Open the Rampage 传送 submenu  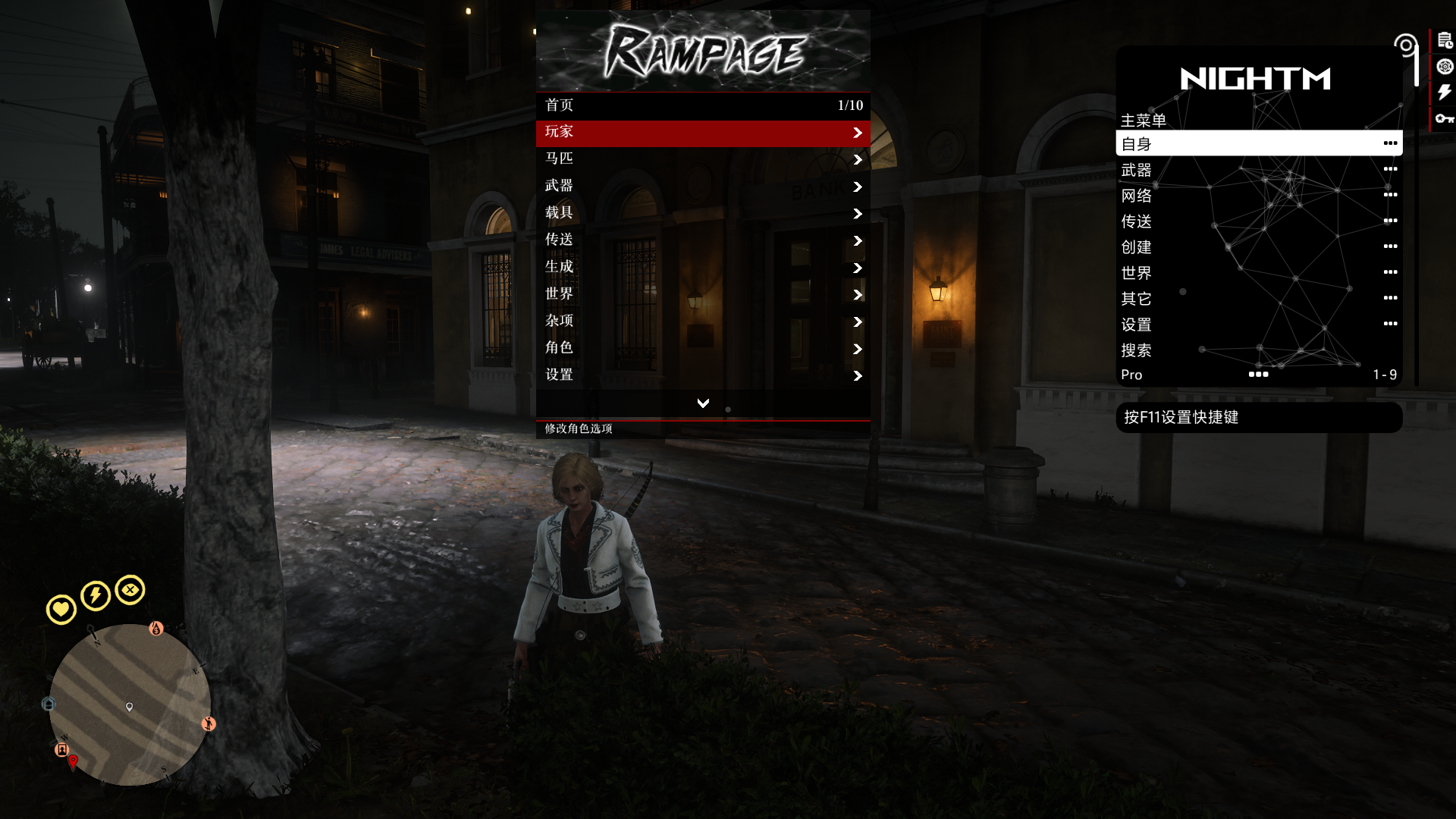pos(702,240)
